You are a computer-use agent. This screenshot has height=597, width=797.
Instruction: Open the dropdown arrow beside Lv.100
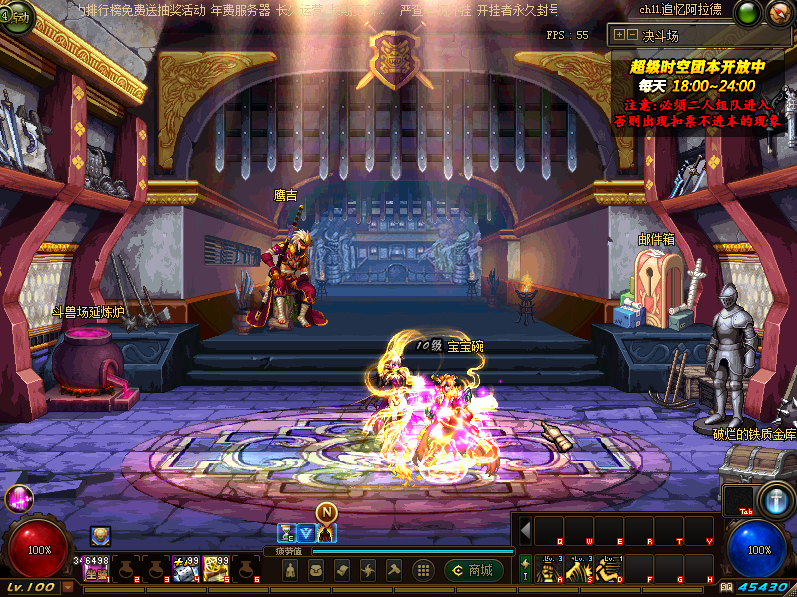click(68, 587)
